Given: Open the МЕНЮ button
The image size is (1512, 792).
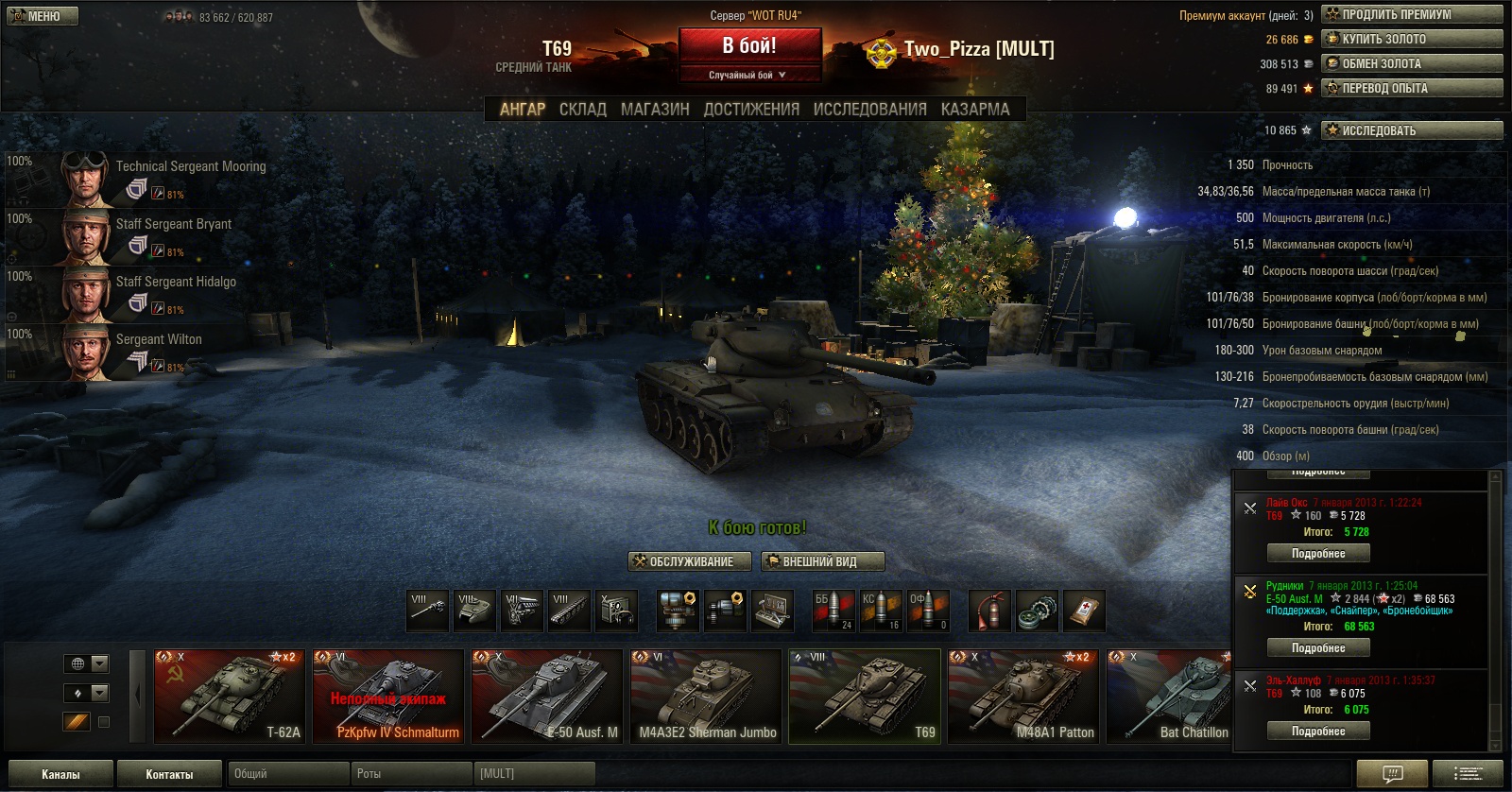Looking at the screenshot, I should click(43, 16).
